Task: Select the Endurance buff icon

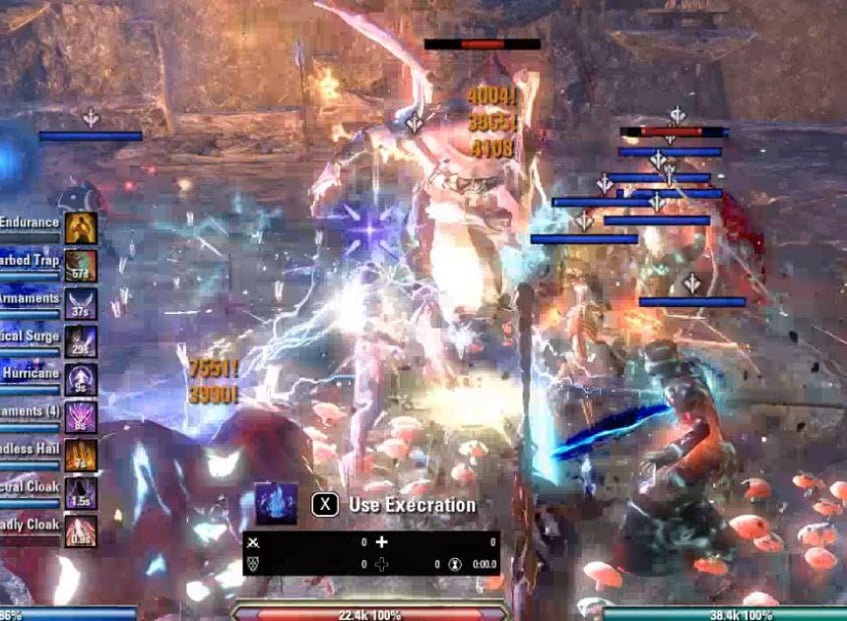Action: coord(81,227)
